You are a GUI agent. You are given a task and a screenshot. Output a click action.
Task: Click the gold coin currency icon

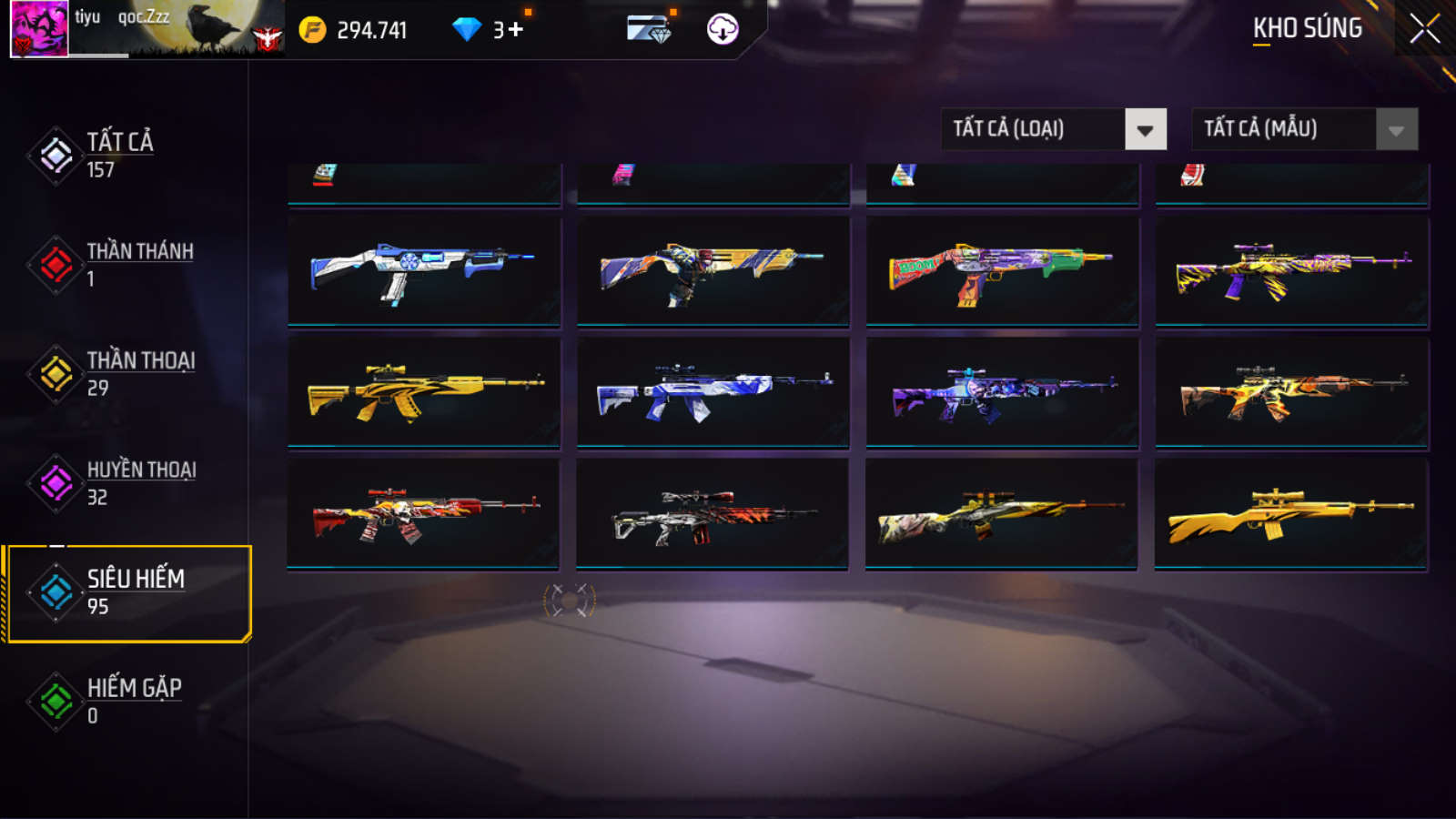[x=312, y=30]
